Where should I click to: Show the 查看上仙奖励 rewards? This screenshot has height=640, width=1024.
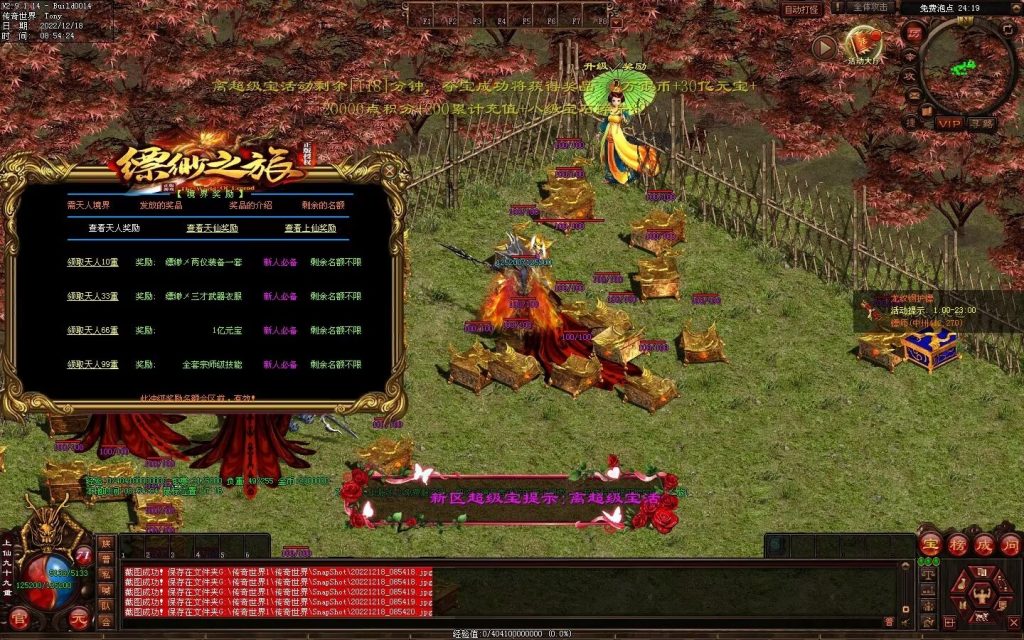tap(310, 228)
